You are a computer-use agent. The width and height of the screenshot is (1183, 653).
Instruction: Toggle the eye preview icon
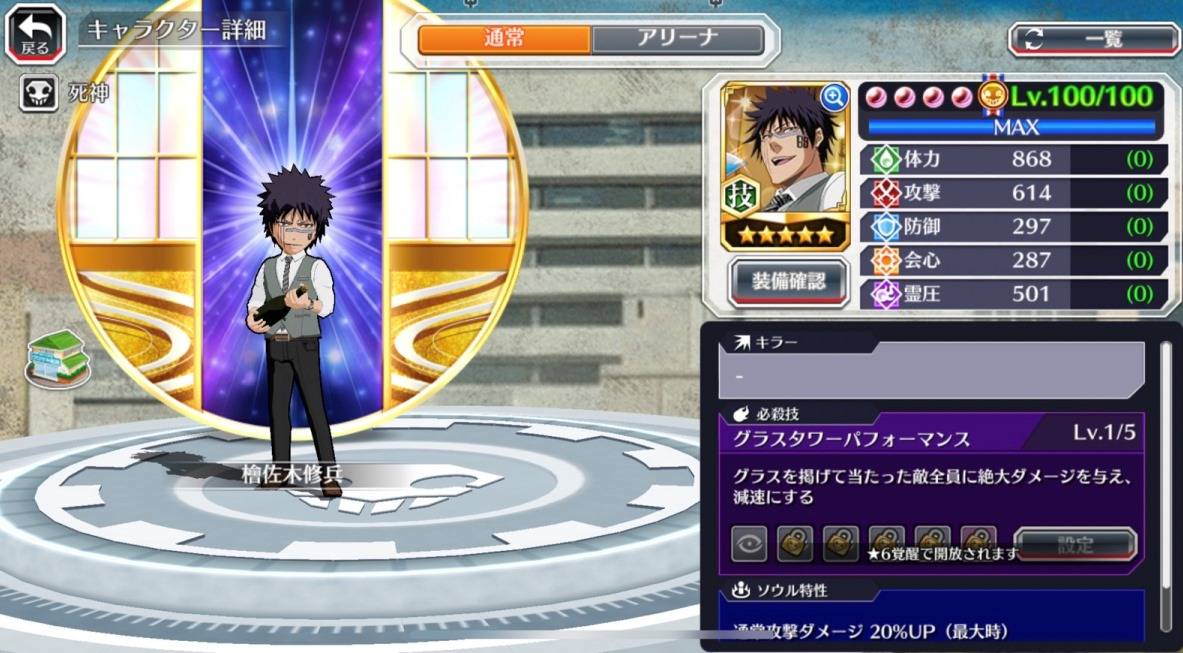749,545
